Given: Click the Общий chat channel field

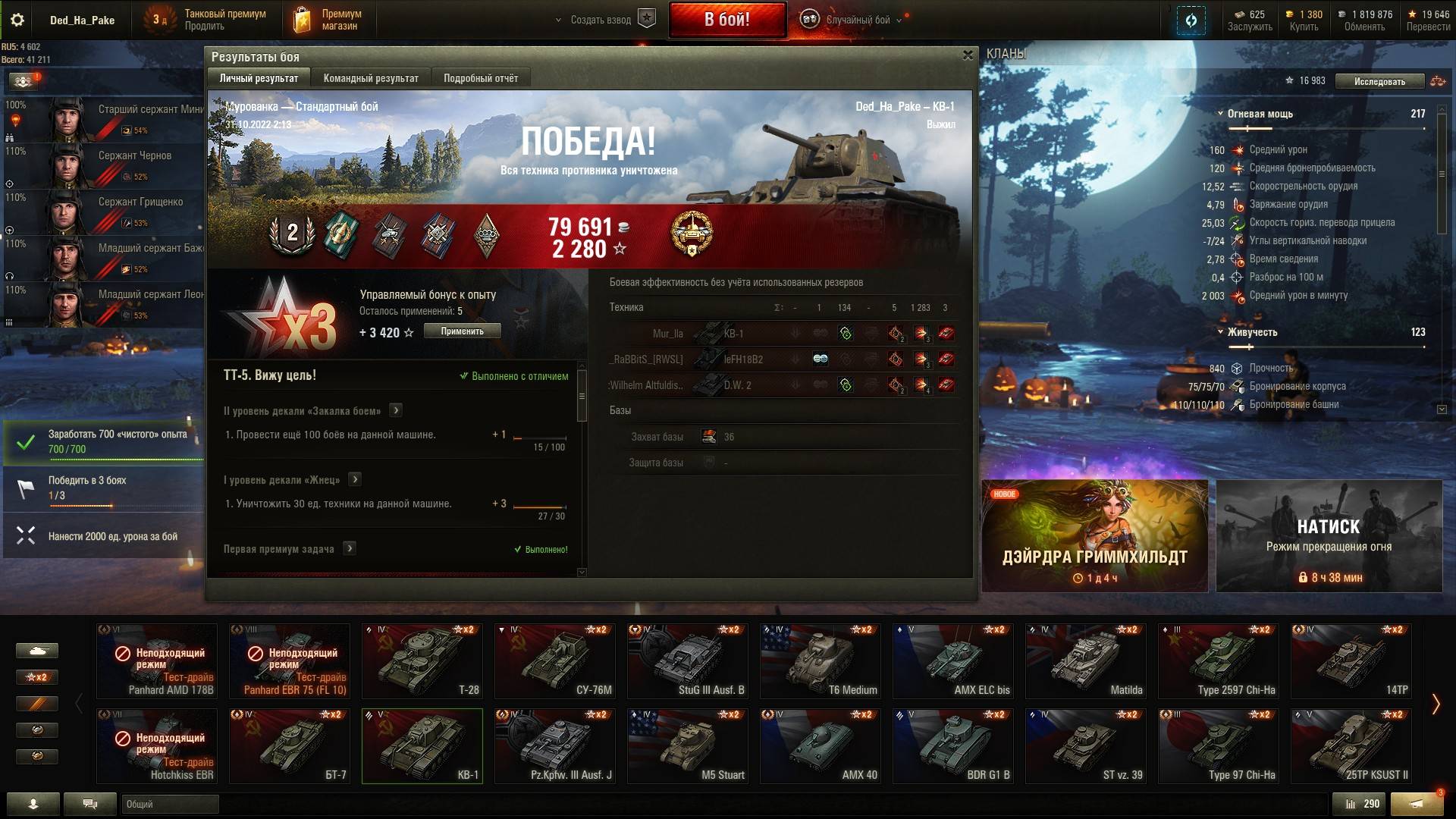Looking at the screenshot, I should (x=170, y=804).
